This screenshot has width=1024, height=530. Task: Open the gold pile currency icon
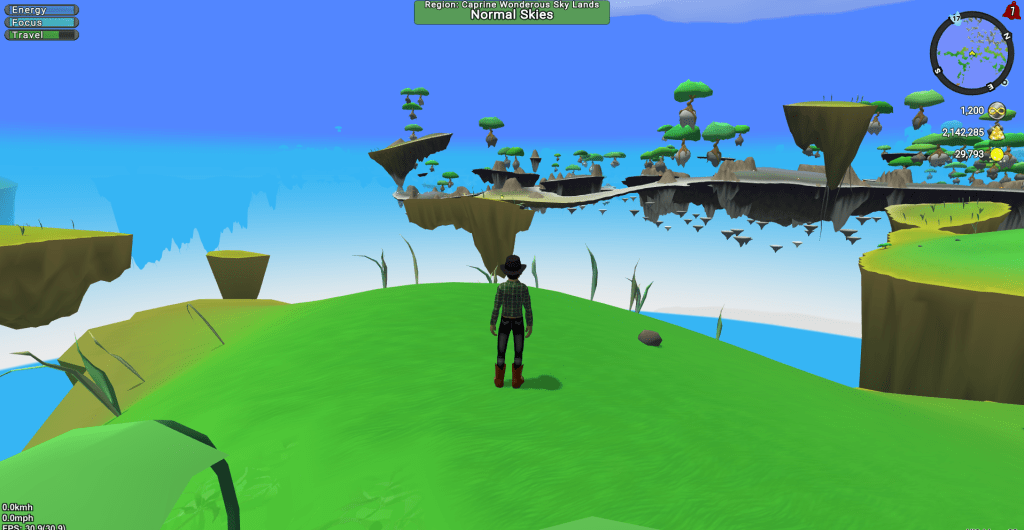click(x=997, y=132)
